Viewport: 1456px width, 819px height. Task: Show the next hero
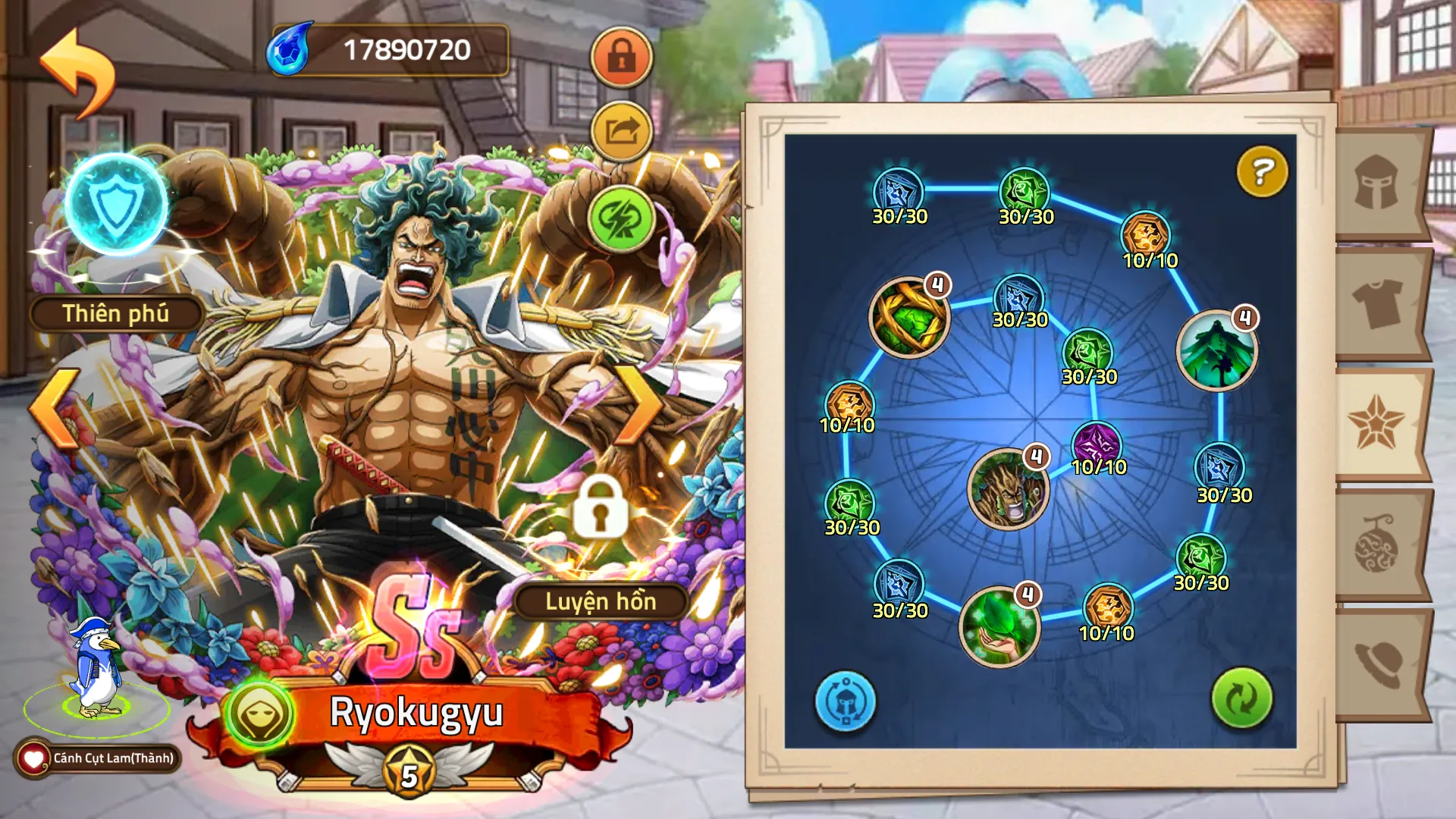(x=641, y=406)
